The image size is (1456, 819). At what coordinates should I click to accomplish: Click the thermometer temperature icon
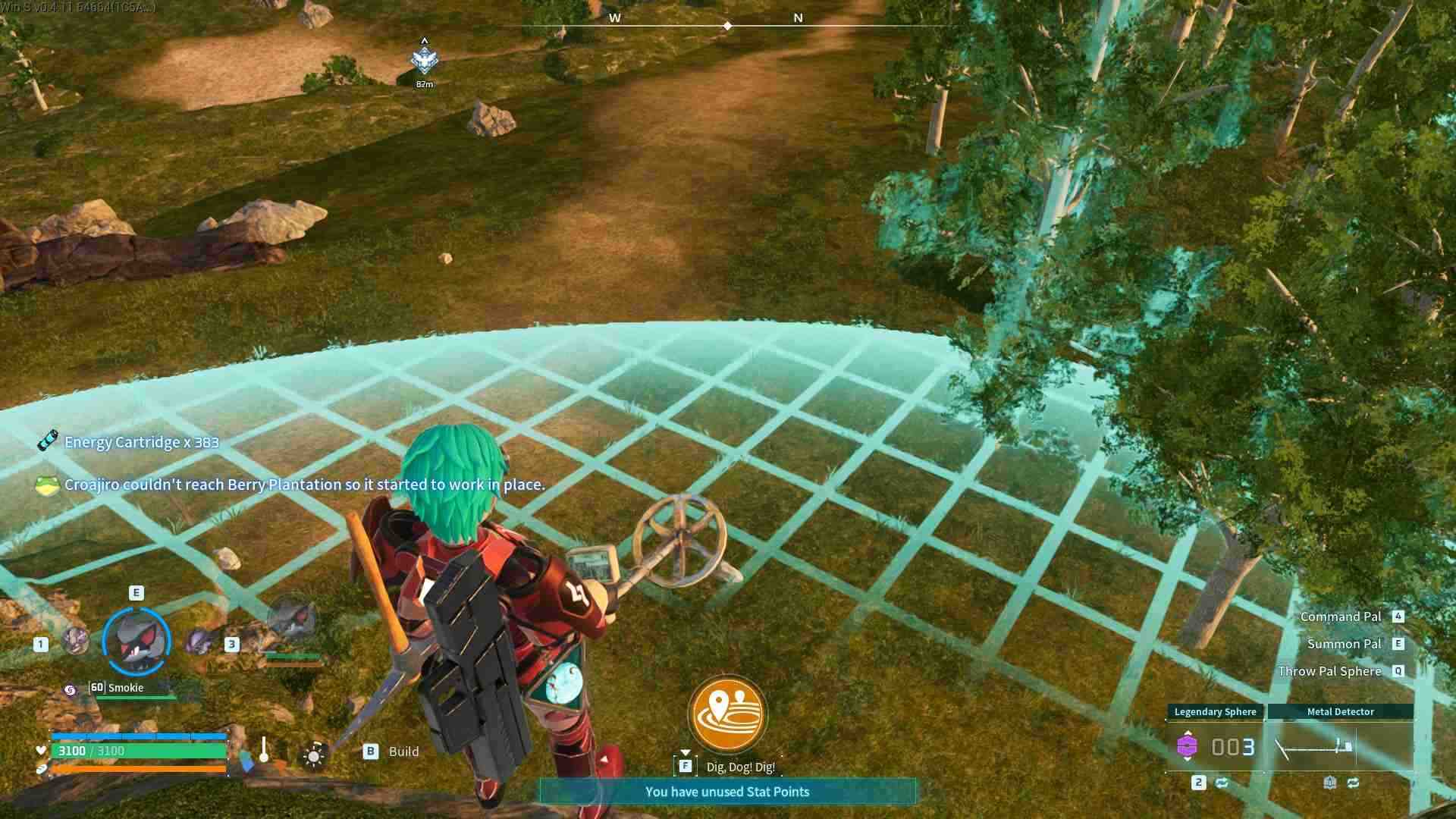click(x=264, y=749)
